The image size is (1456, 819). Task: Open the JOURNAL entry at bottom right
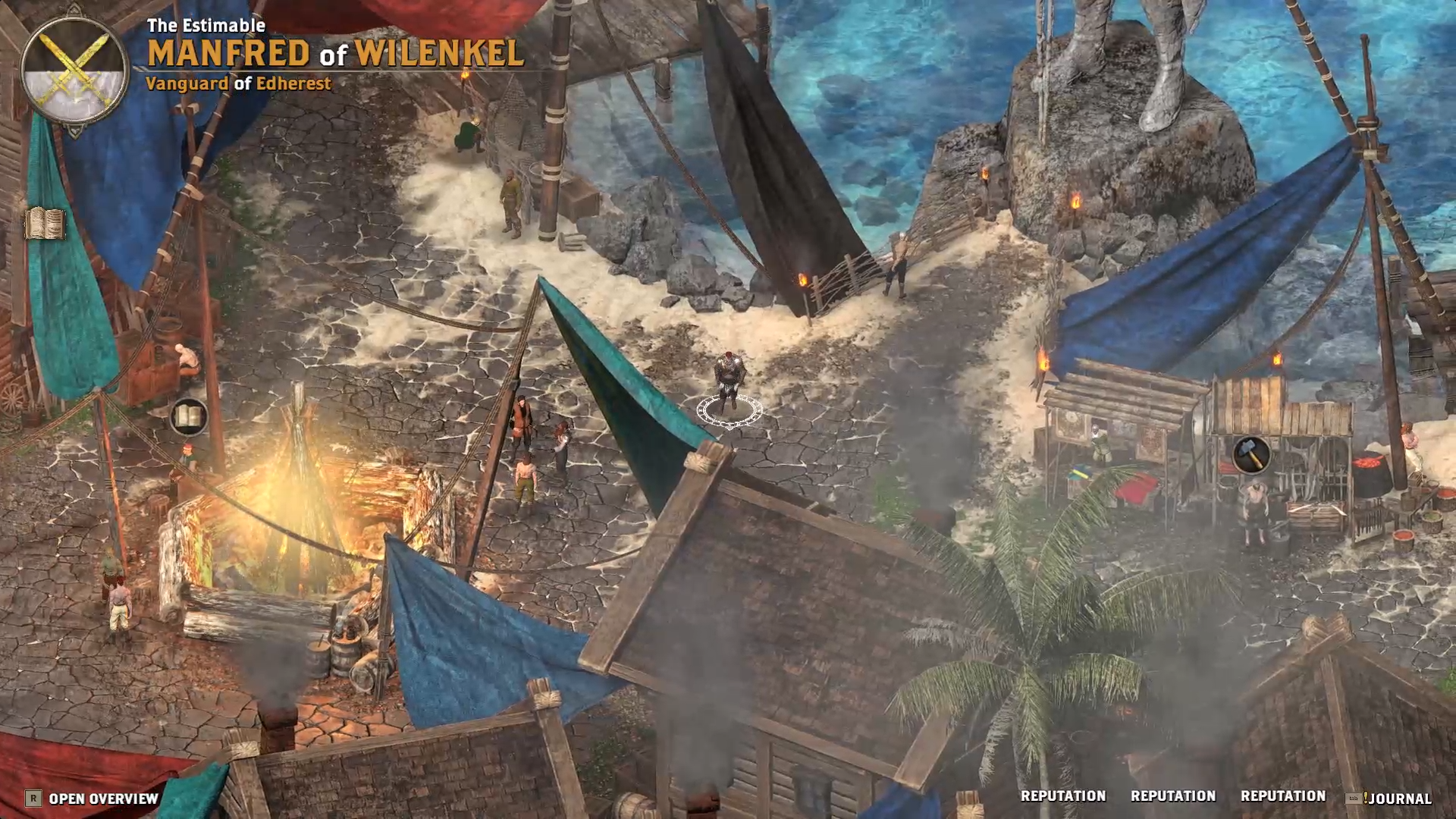(1402, 797)
